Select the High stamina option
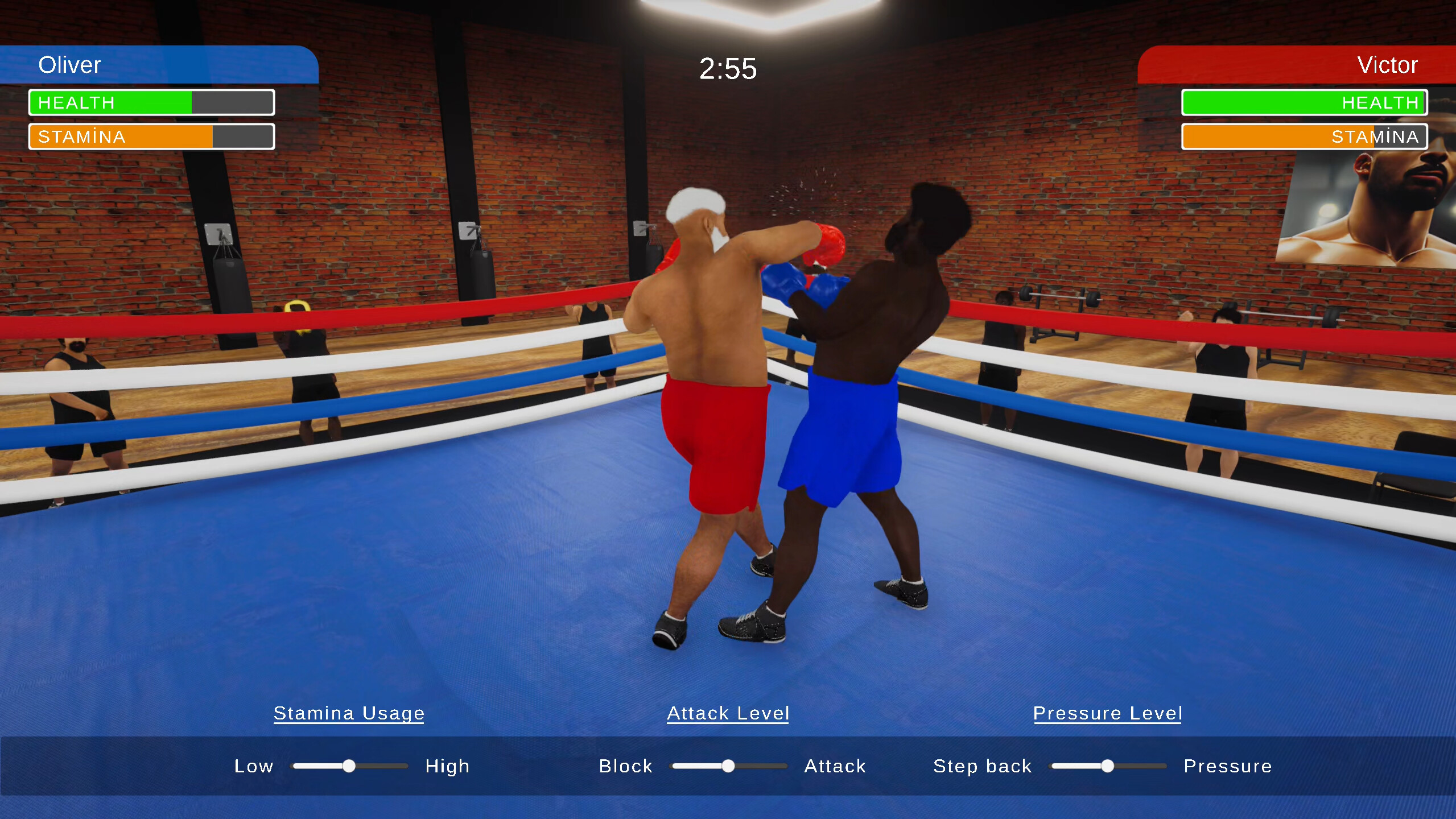This screenshot has width=1456, height=819. 447,766
